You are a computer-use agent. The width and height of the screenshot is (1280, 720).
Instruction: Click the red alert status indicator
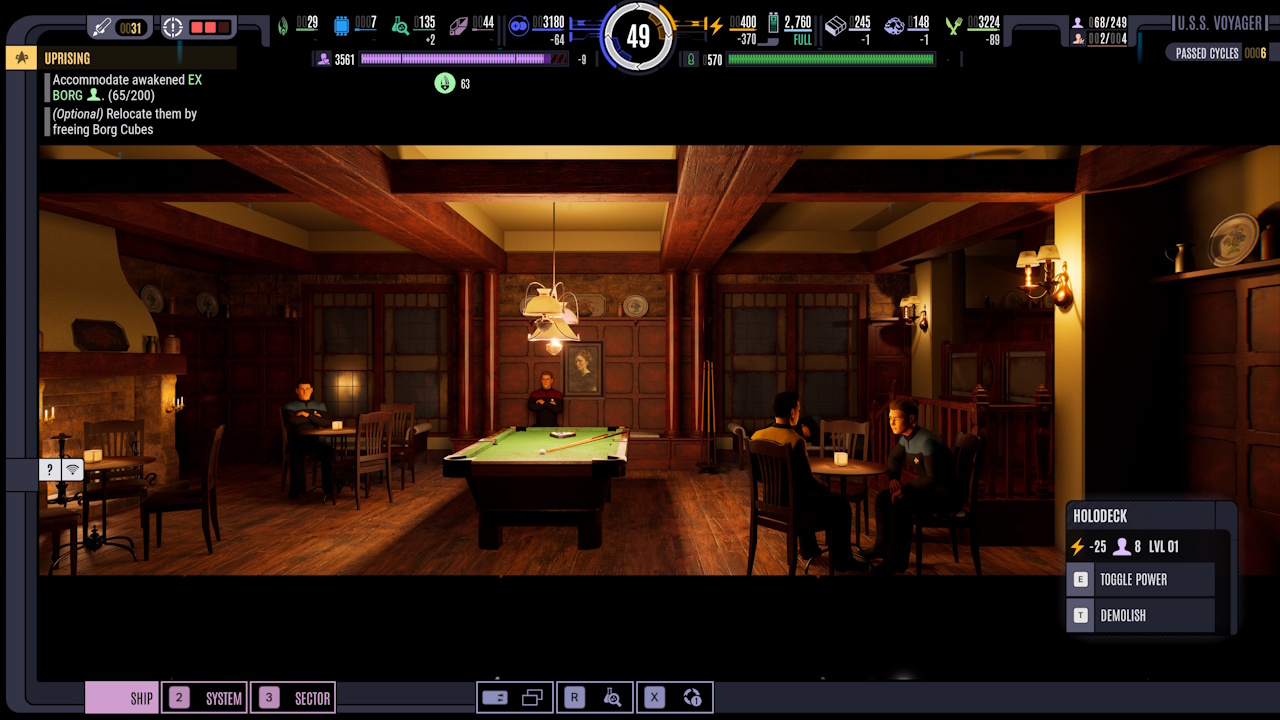tap(212, 25)
